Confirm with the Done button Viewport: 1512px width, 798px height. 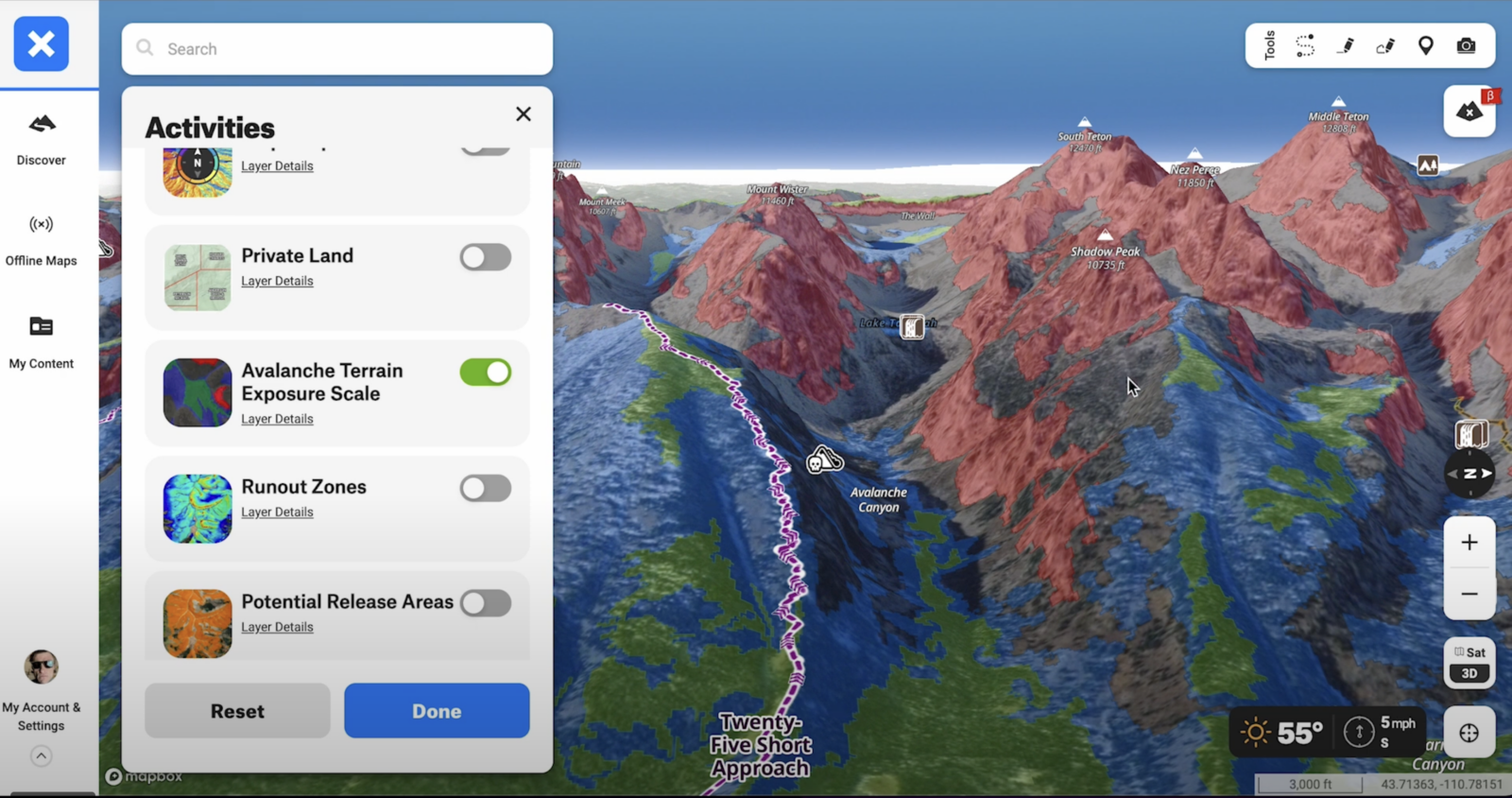click(437, 711)
